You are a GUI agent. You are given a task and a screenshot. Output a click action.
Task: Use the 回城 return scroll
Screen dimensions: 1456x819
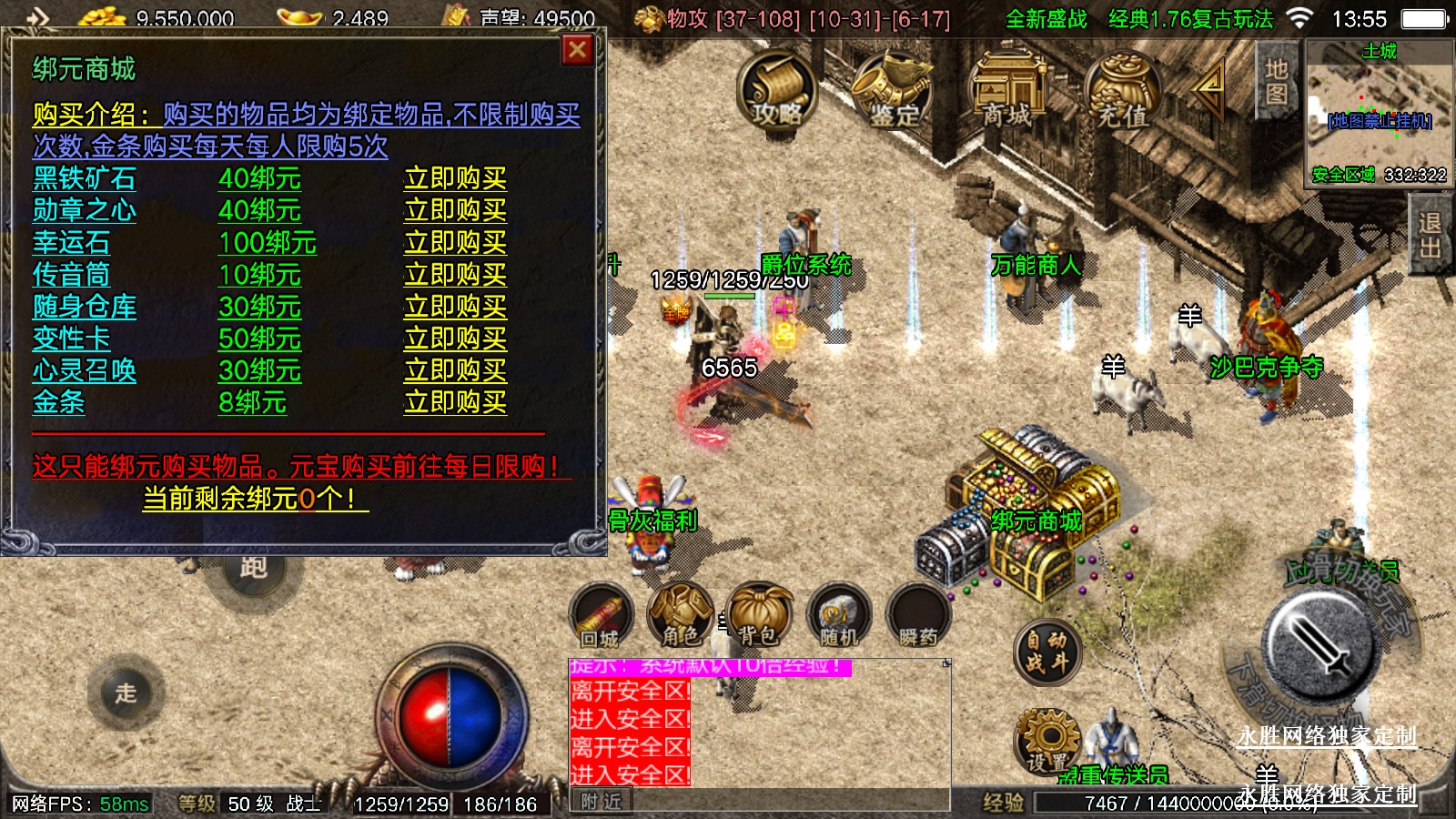[x=600, y=616]
